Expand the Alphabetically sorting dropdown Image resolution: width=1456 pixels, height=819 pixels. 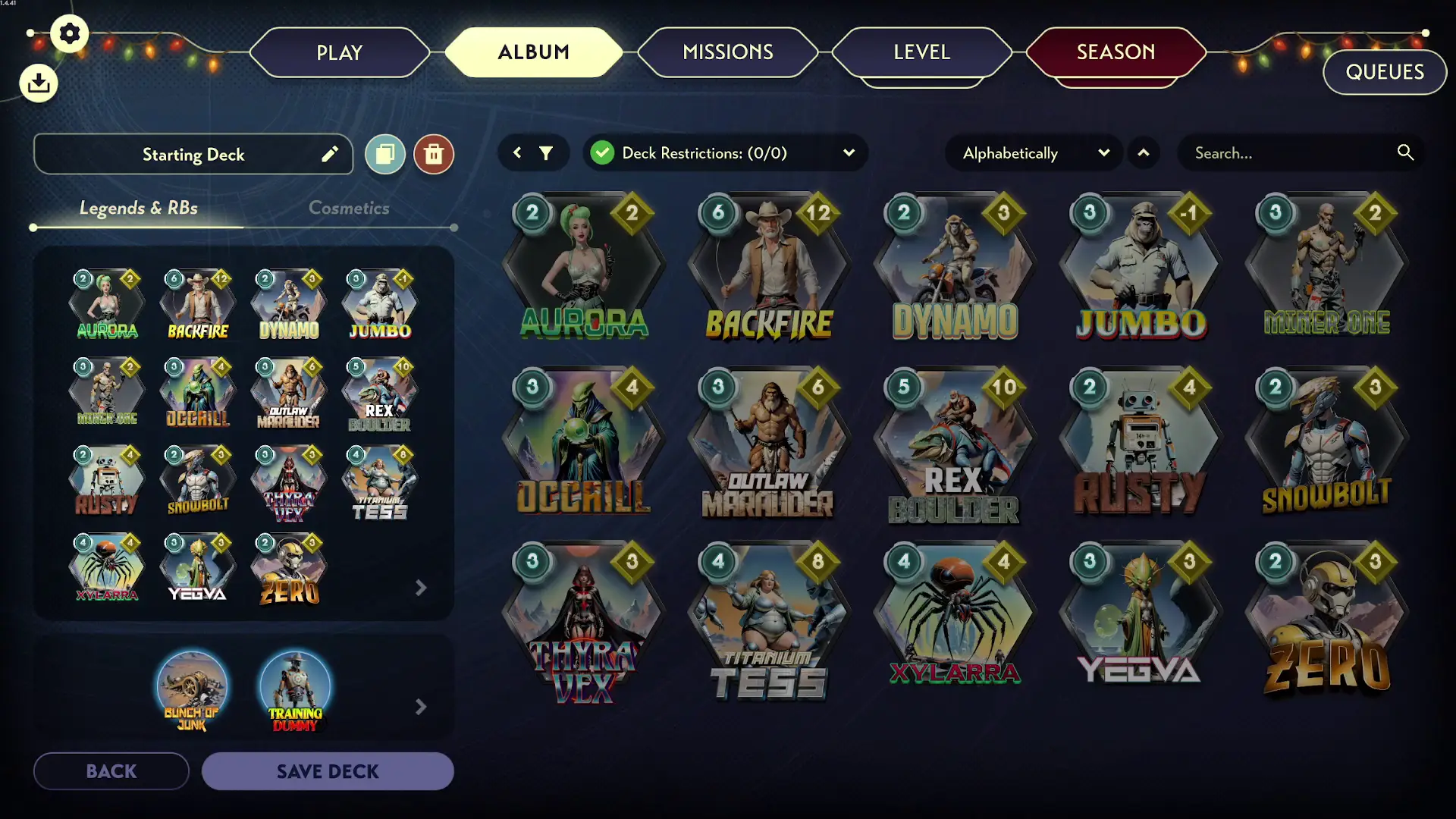point(1104,152)
